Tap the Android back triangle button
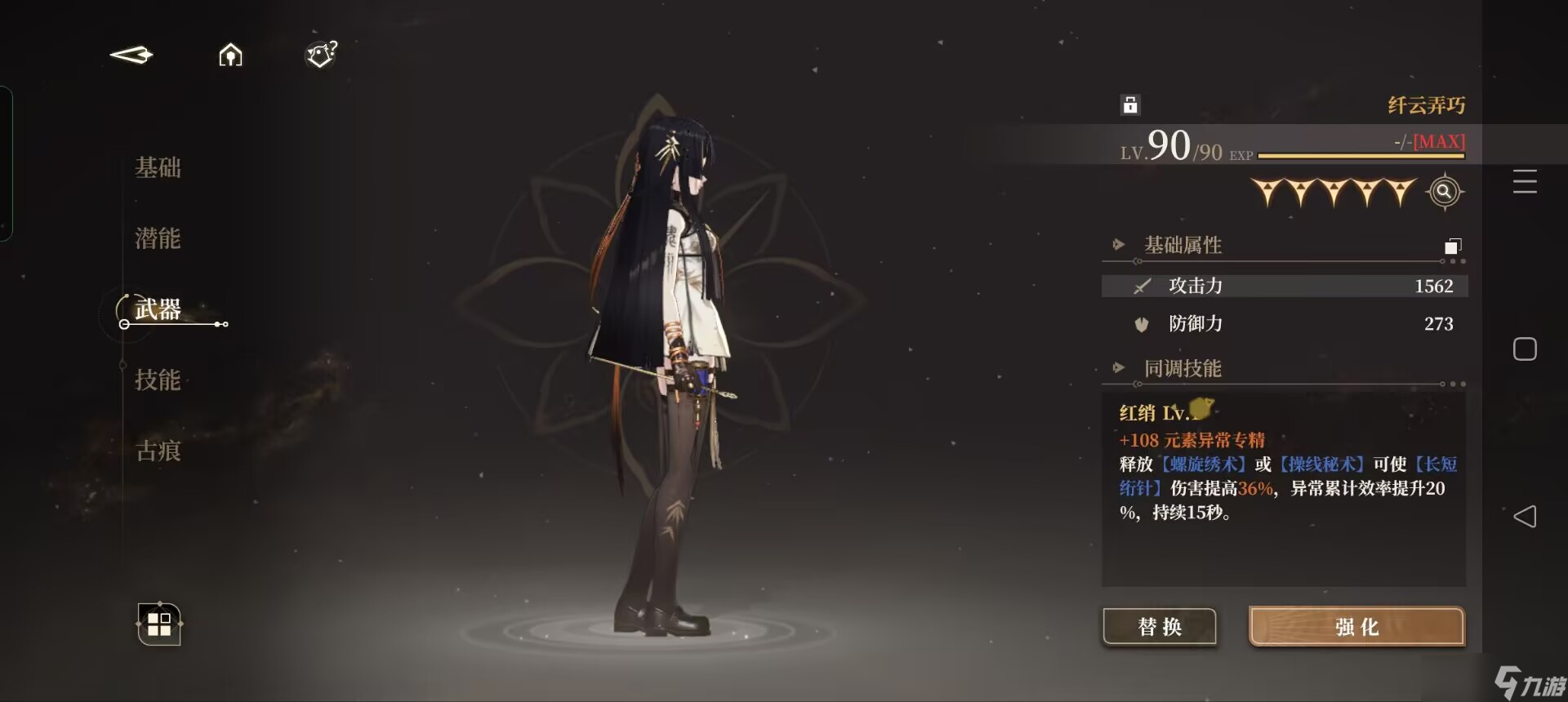The width and height of the screenshot is (1568, 702). point(1525,516)
